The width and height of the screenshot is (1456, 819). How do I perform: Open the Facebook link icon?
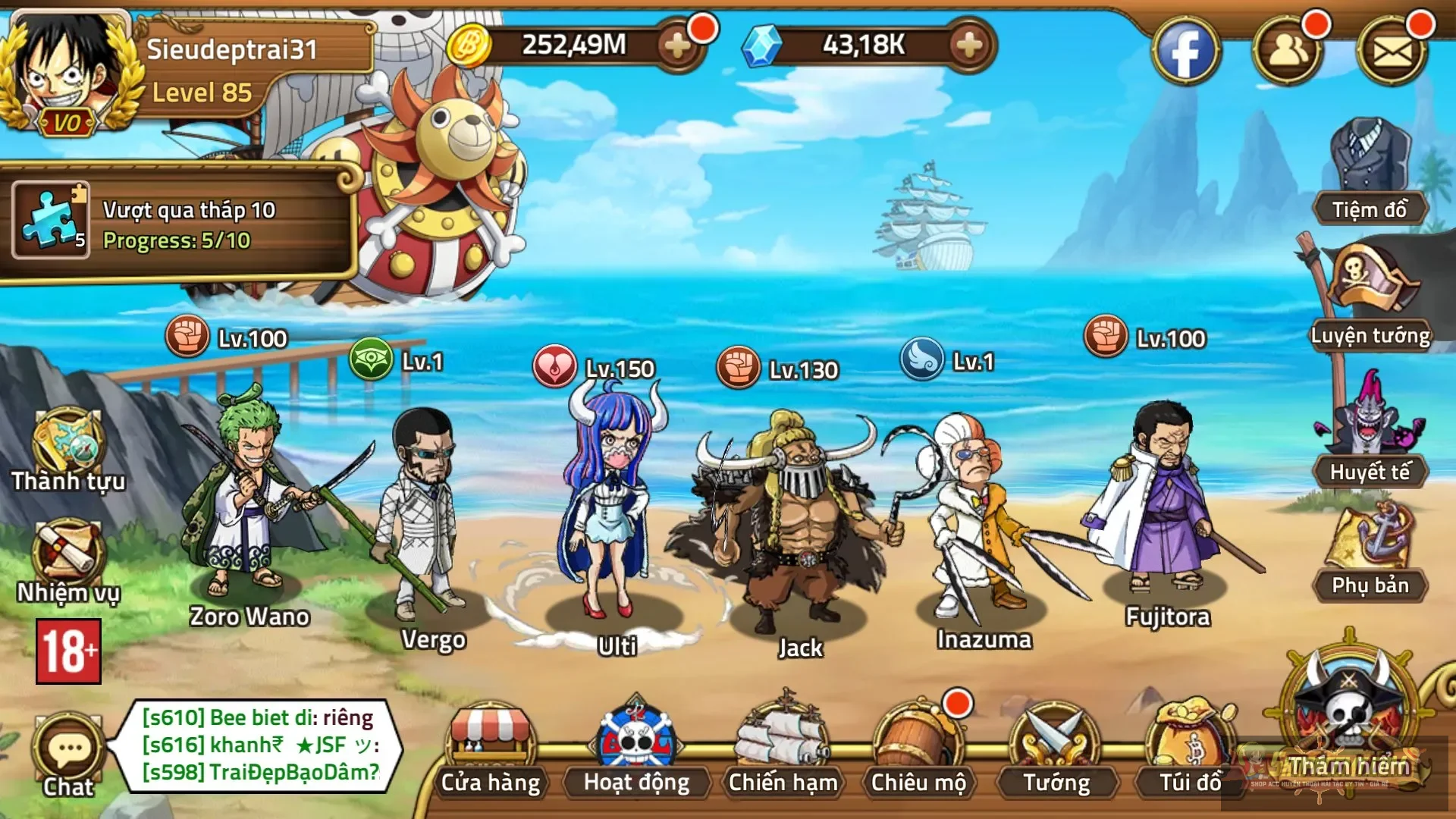click(1185, 52)
